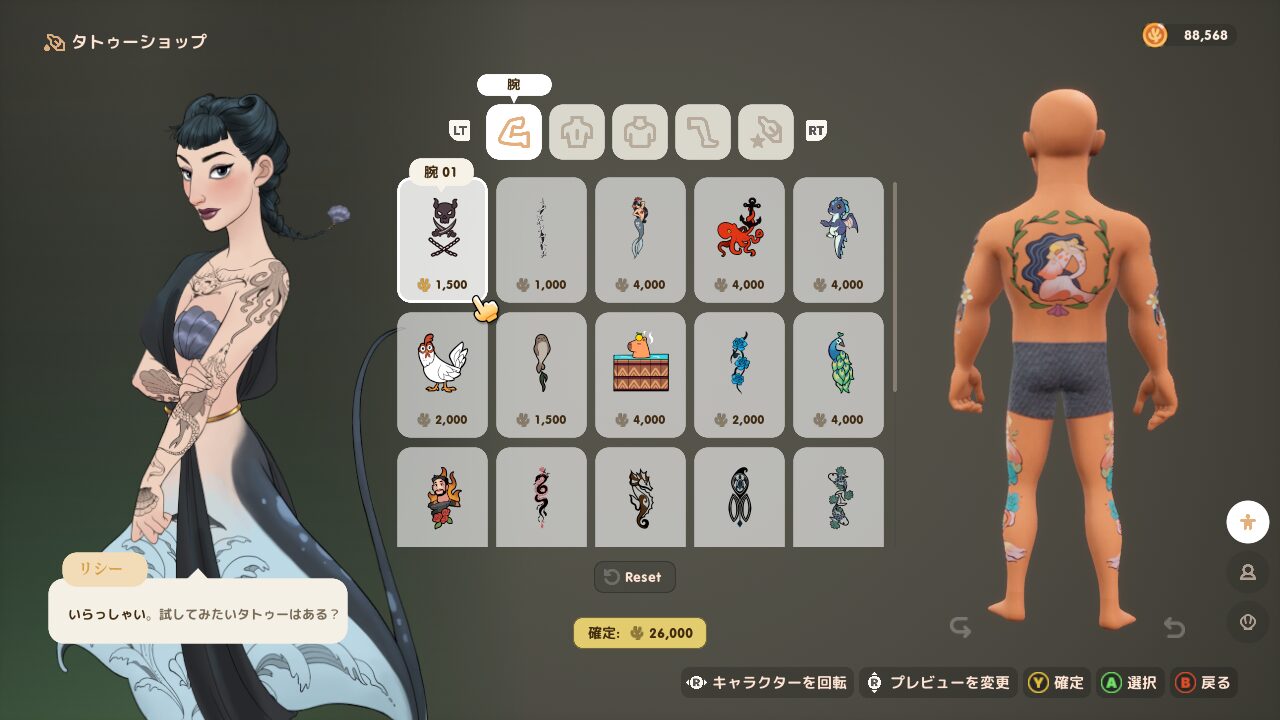This screenshot has width=1280, height=720.
Task: Switch to the leg tattoo category tab
Action: click(x=703, y=132)
